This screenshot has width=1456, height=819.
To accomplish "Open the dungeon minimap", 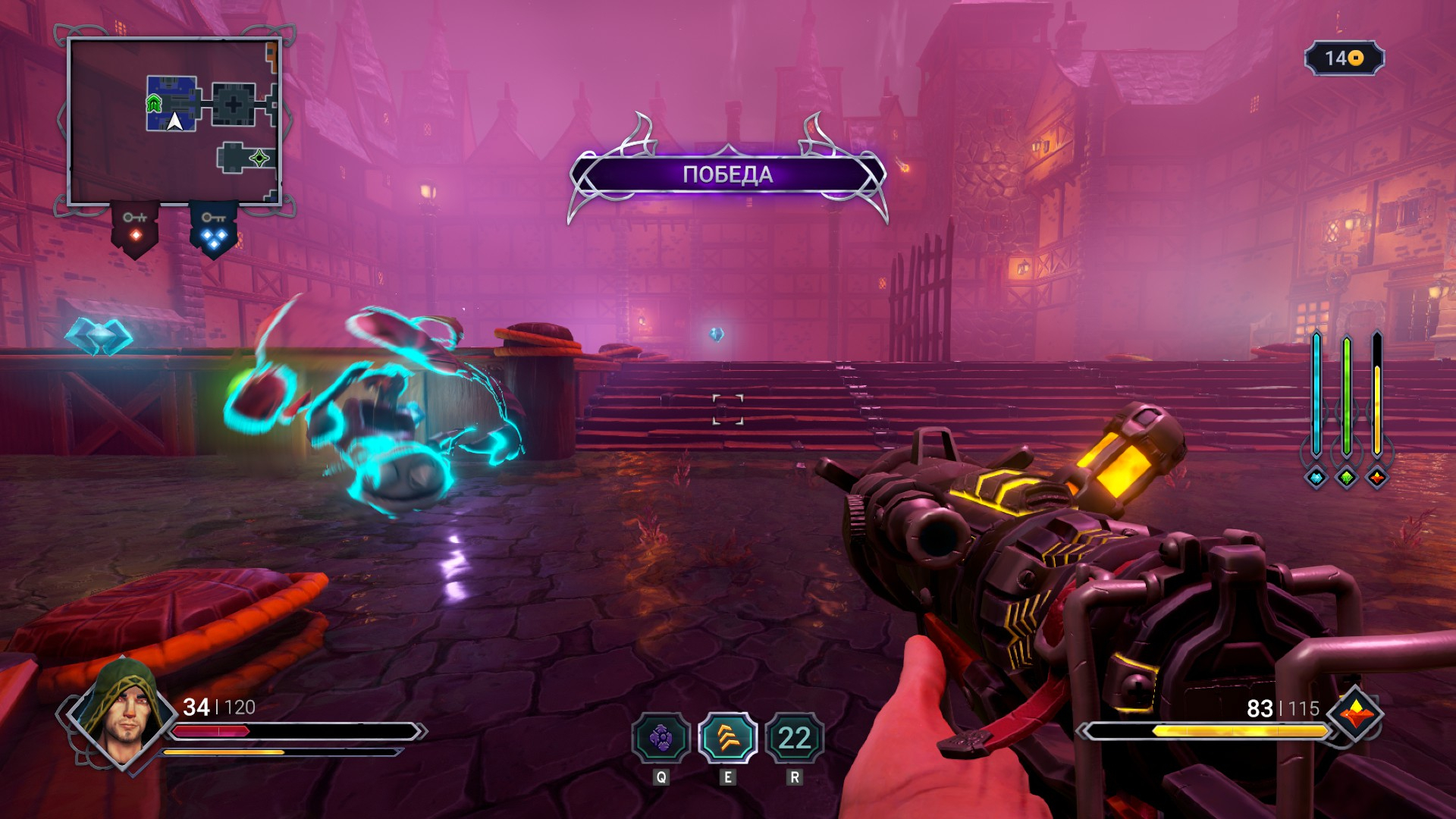I will click(x=174, y=121).
